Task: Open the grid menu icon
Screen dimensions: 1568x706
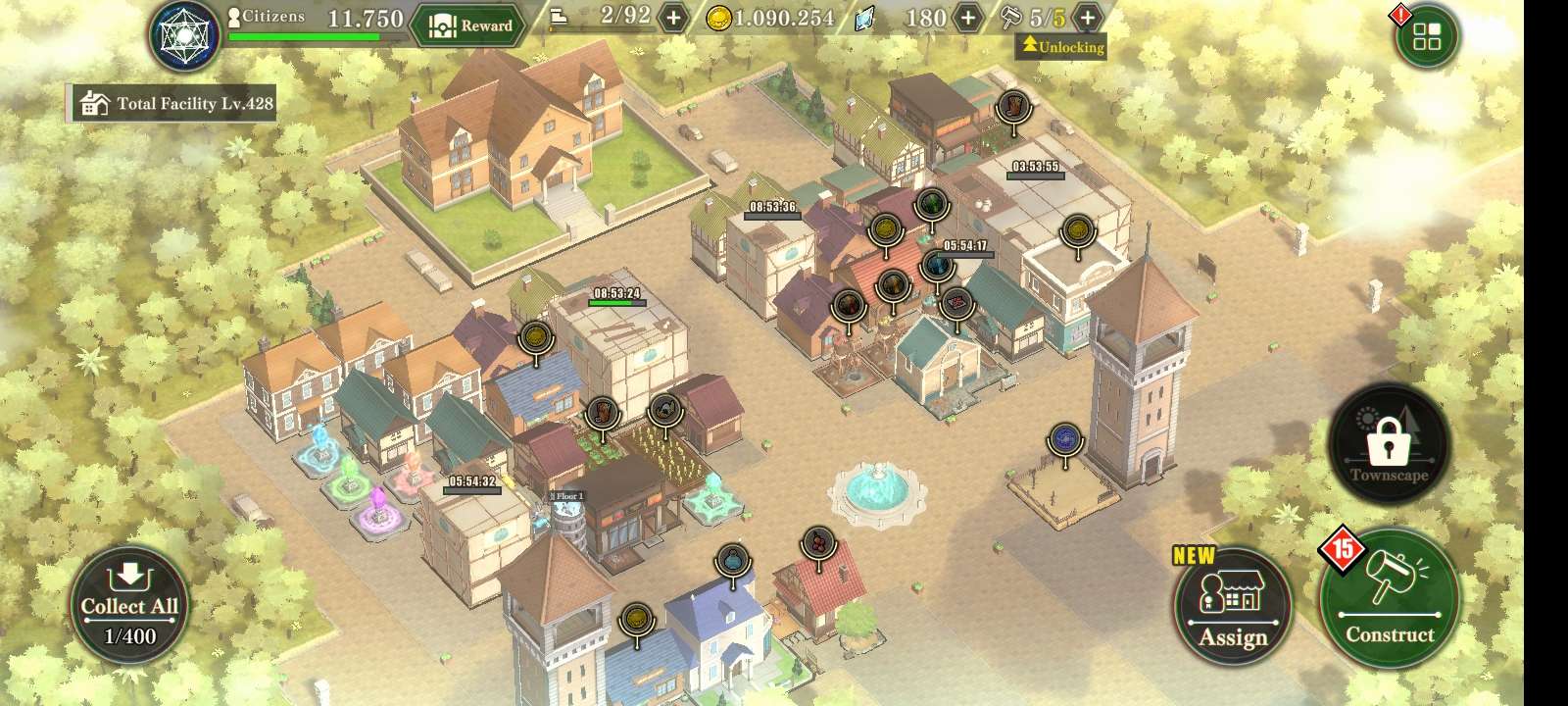Action: tap(1427, 37)
